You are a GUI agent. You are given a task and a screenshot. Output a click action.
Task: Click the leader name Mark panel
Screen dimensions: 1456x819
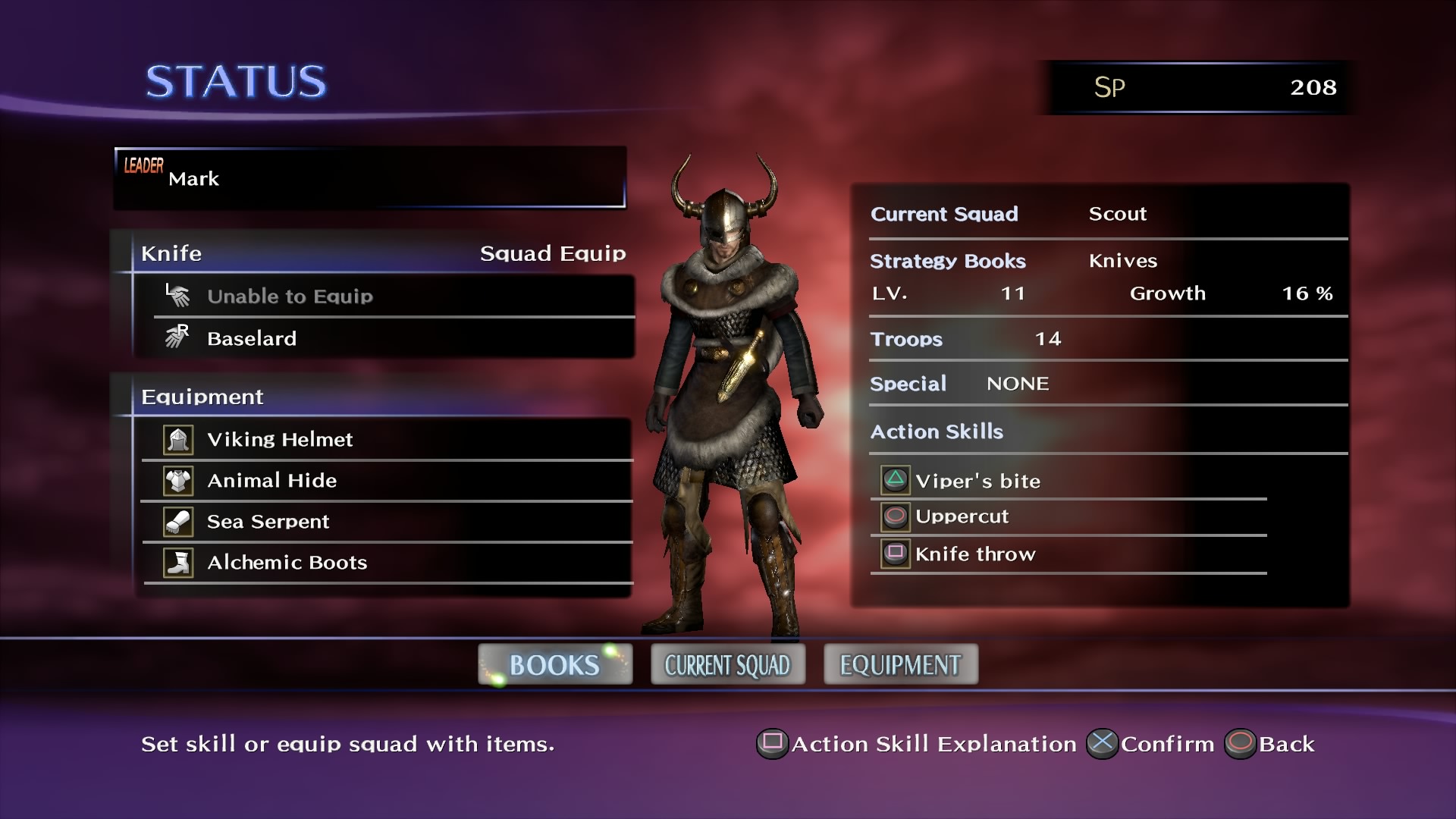tap(369, 178)
